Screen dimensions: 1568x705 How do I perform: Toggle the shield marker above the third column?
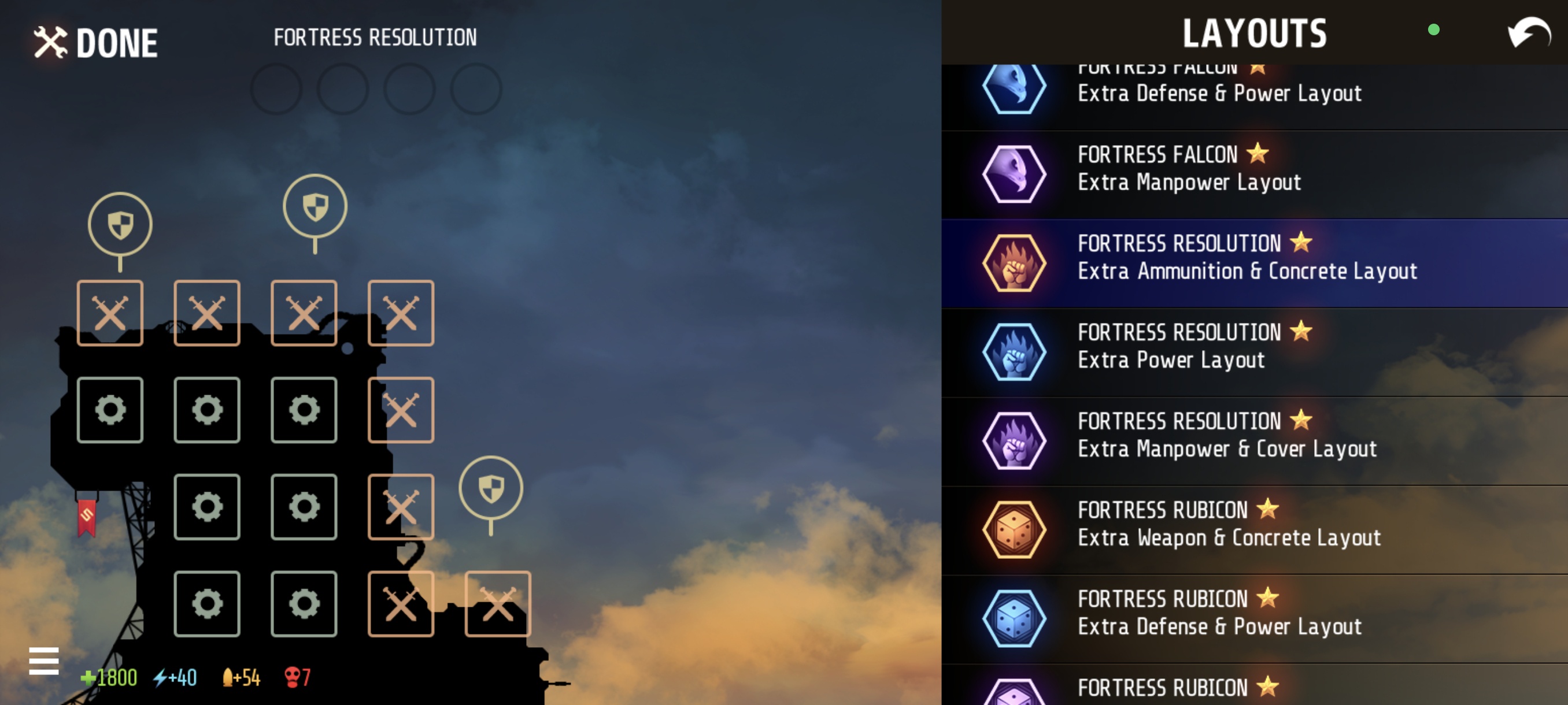tap(314, 205)
